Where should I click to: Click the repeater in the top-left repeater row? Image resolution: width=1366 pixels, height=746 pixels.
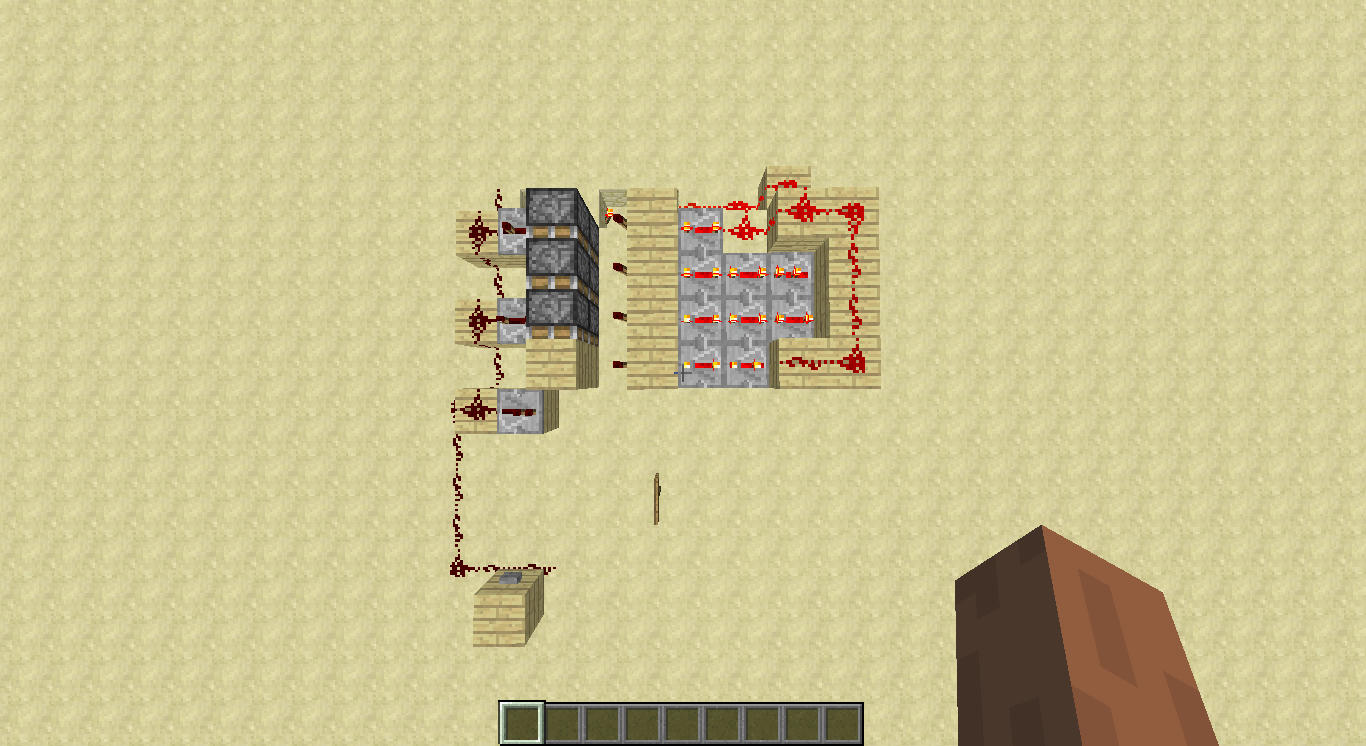point(700,229)
